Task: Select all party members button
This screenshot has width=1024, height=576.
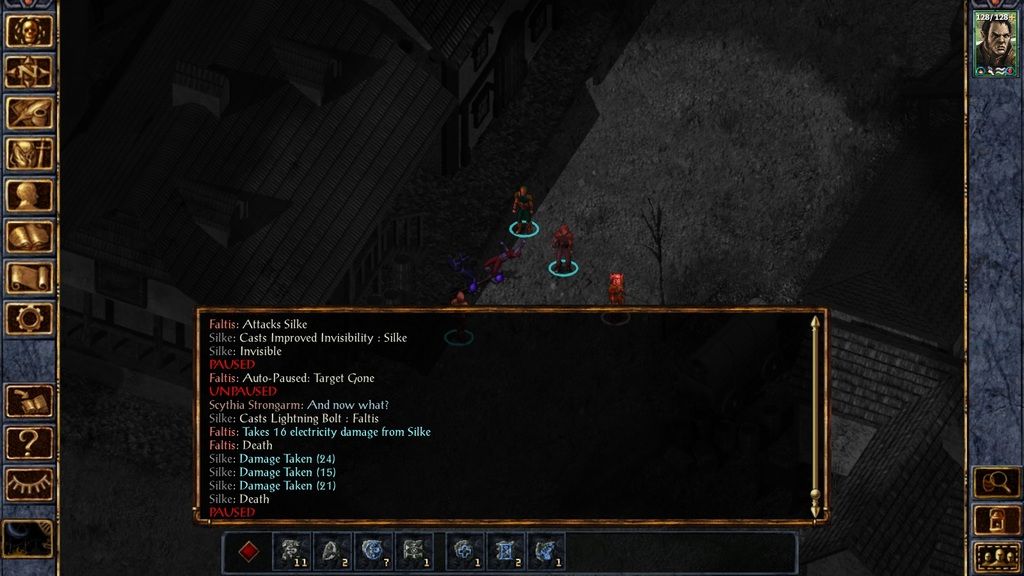Action: point(996,556)
